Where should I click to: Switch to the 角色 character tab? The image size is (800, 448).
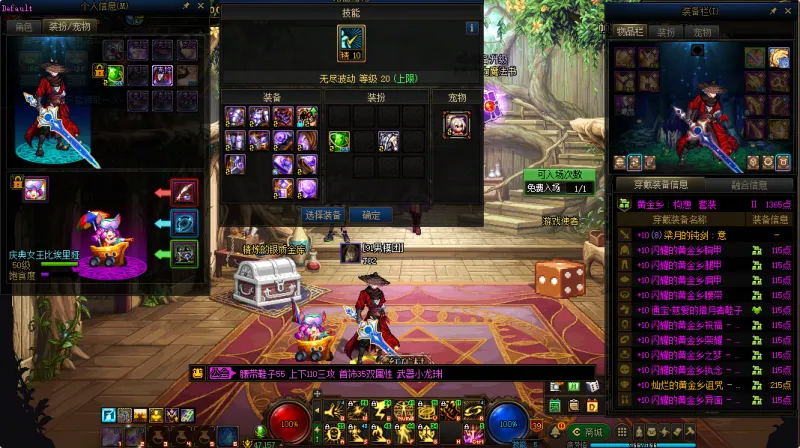(24, 27)
